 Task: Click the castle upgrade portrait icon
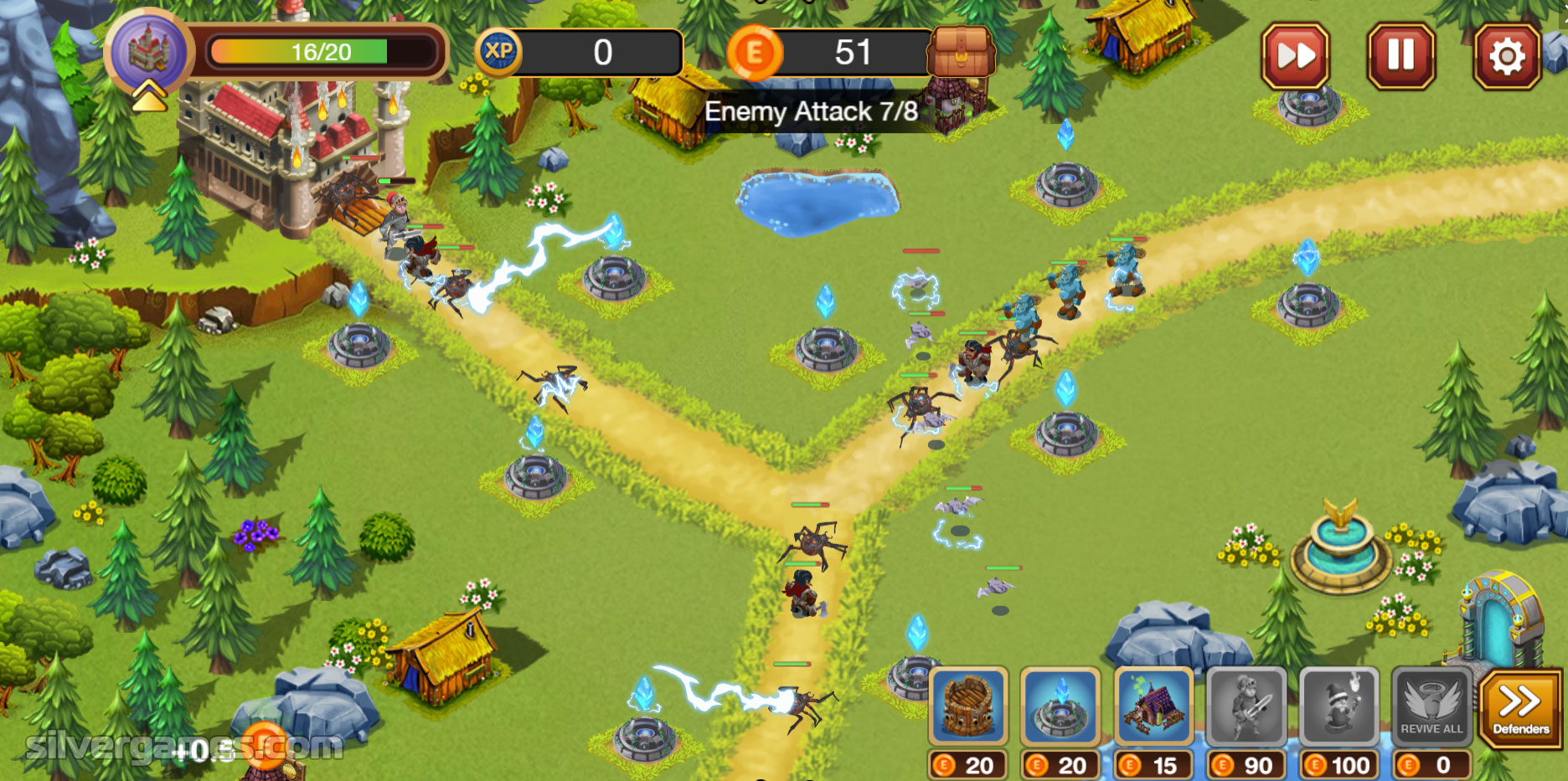(149, 54)
